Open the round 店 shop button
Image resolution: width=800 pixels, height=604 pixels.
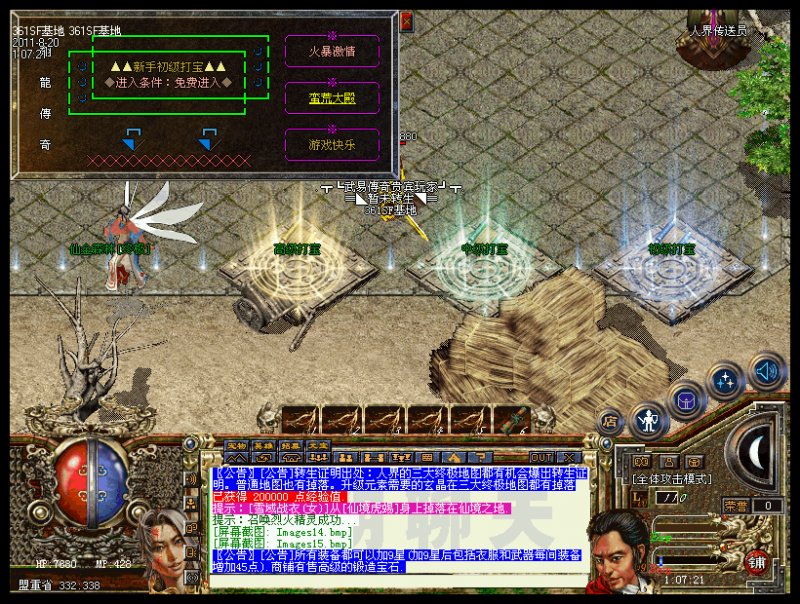610,422
